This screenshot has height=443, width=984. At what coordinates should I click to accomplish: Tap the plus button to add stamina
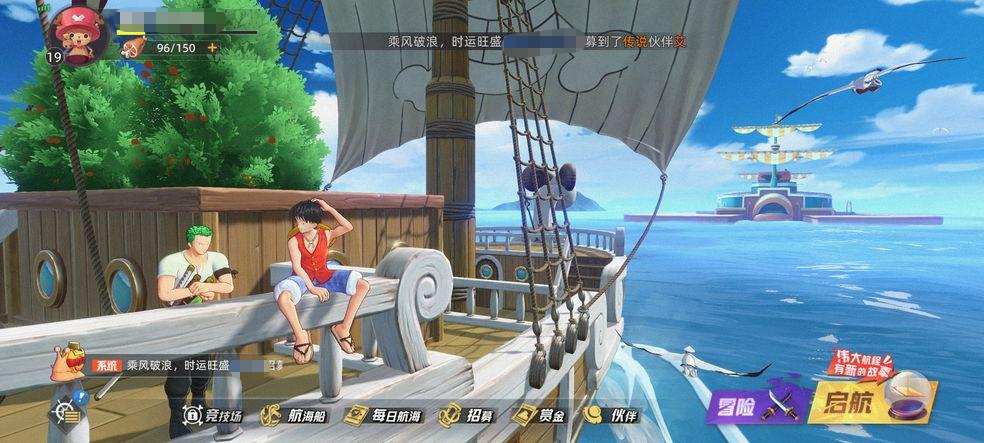click(x=212, y=47)
